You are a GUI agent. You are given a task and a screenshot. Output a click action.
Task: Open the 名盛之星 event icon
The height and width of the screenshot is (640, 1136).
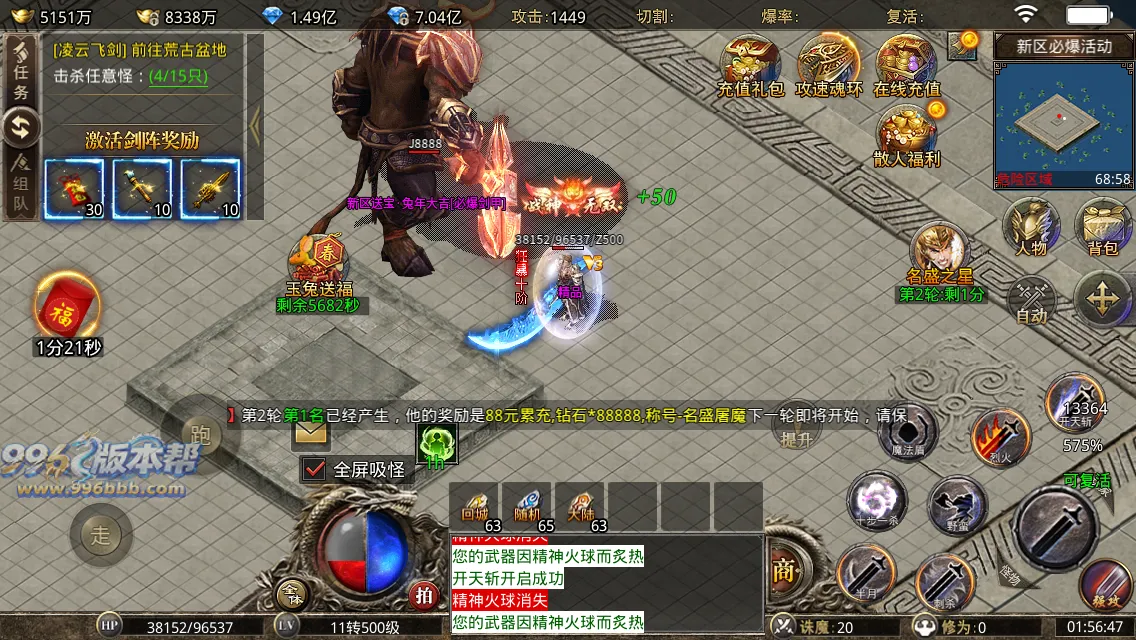click(940, 252)
